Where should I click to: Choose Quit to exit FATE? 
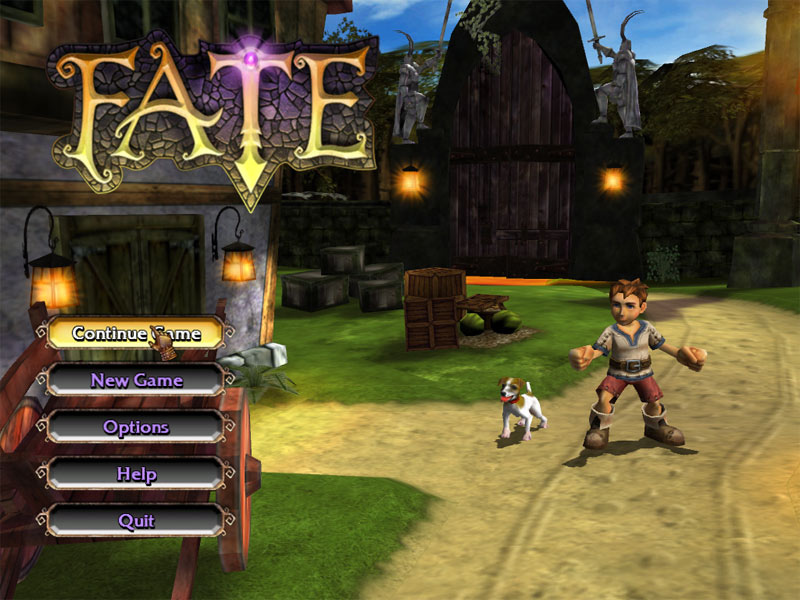(x=136, y=521)
